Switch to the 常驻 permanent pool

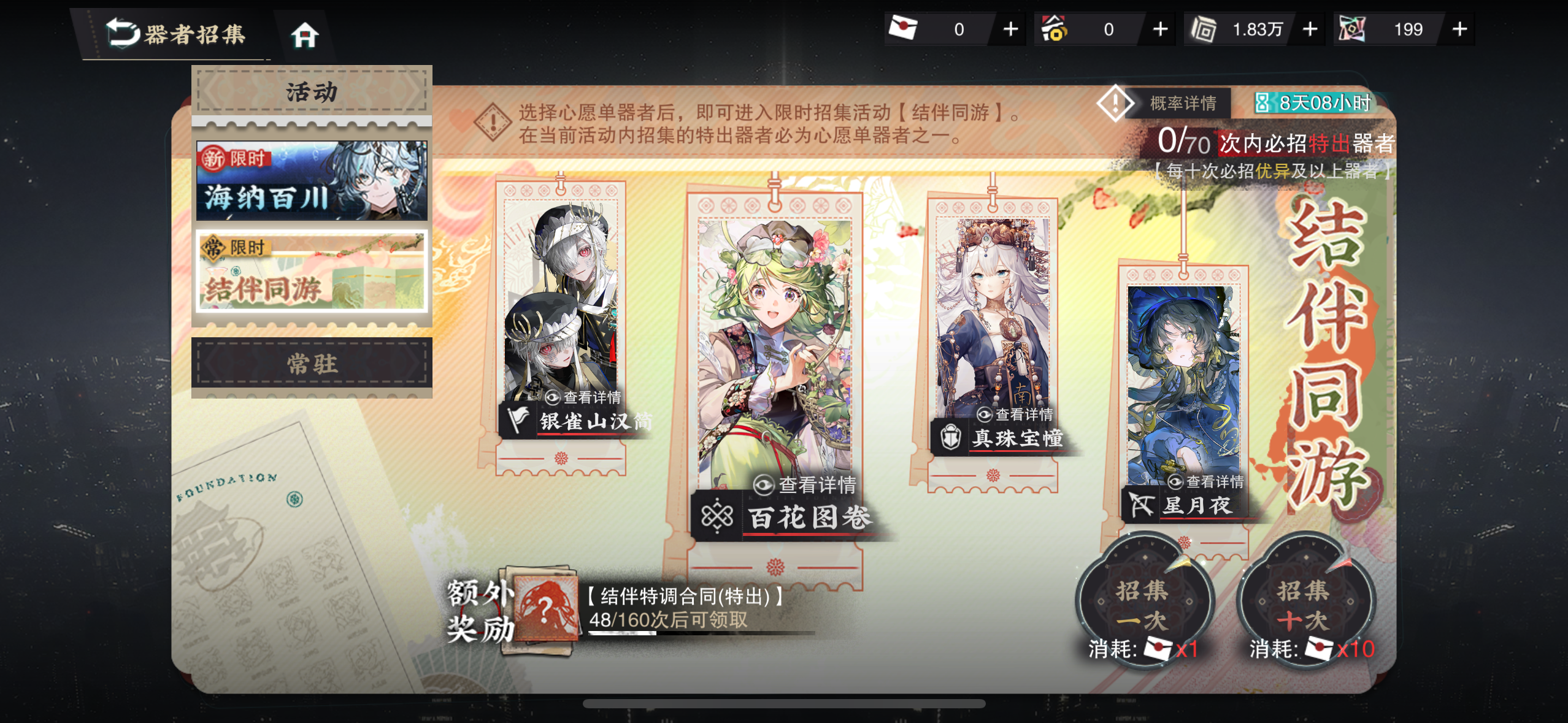tap(312, 364)
